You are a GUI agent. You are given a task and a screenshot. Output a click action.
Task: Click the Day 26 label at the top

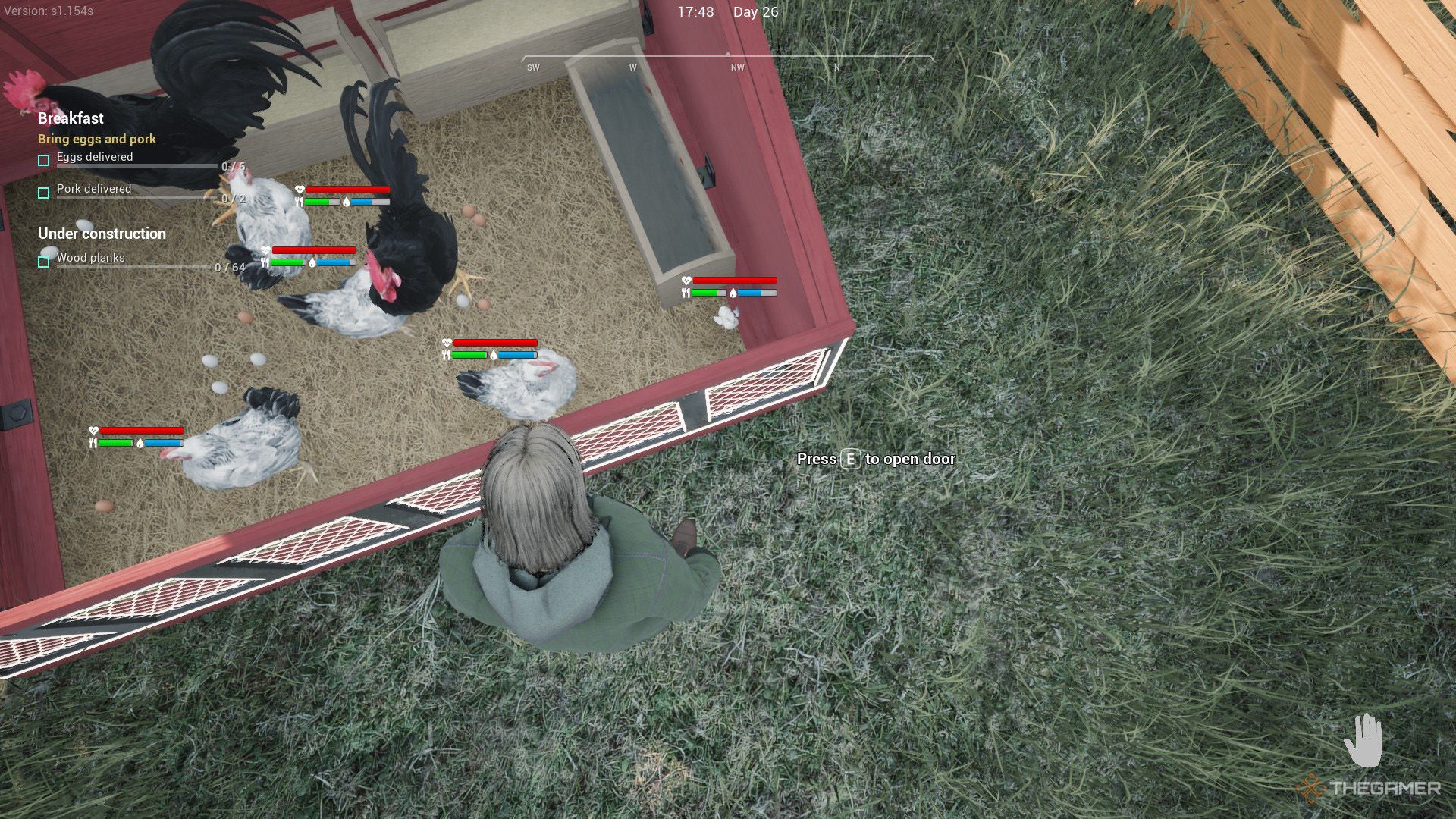[755, 12]
